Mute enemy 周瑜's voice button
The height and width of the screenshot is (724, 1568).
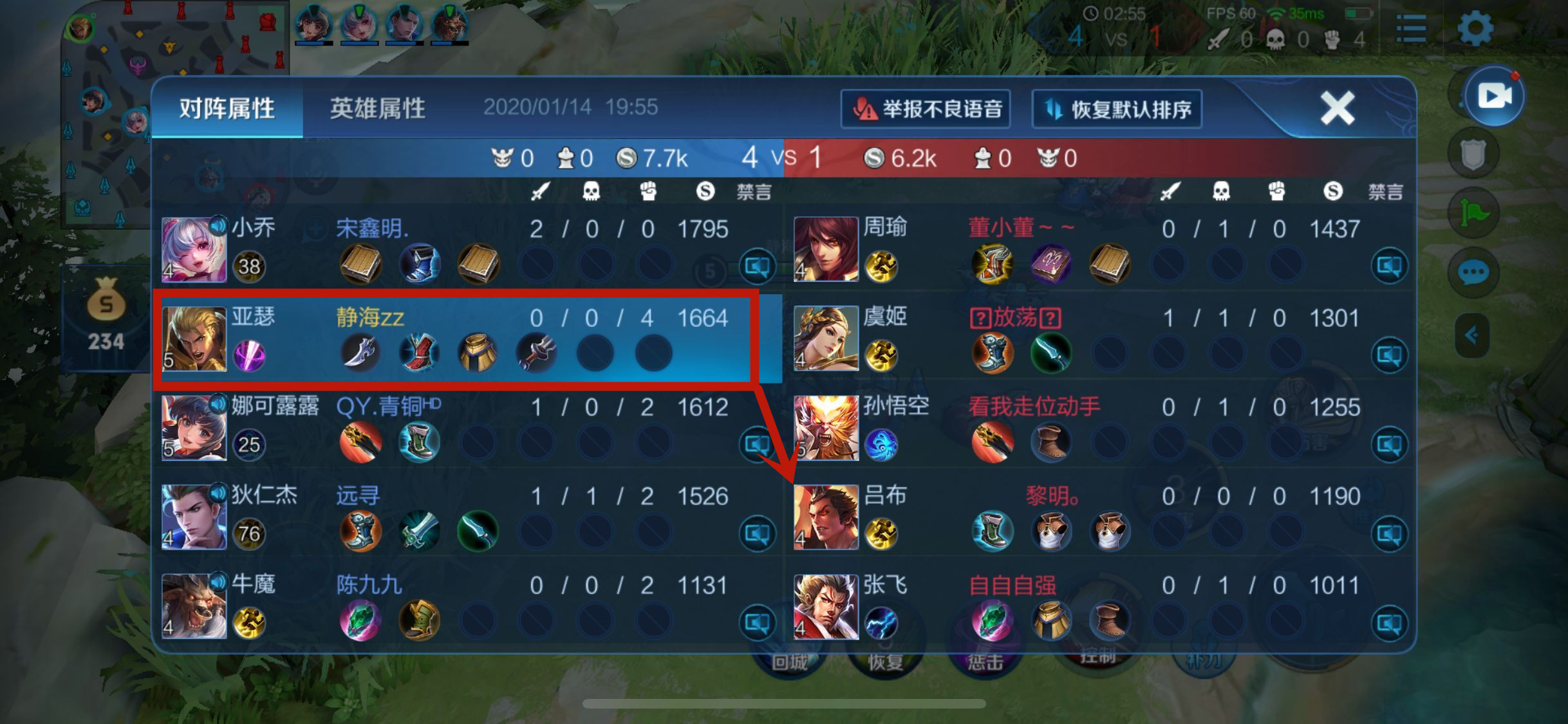tap(1389, 266)
